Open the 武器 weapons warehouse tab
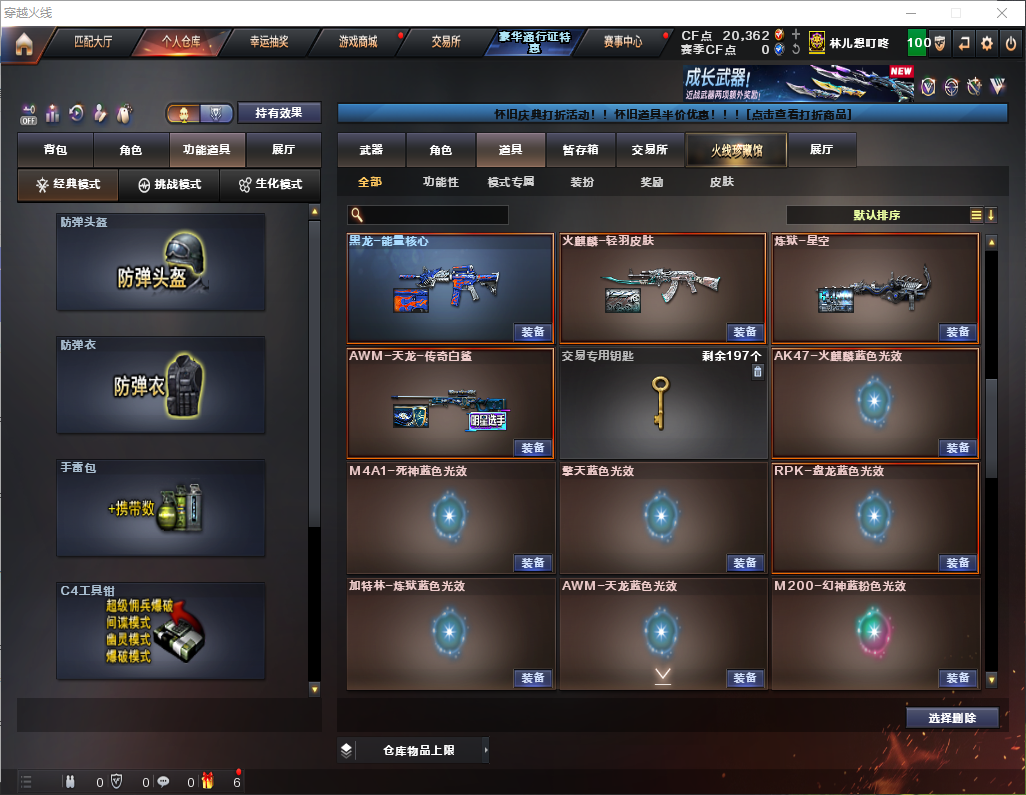Image resolution: width=1026 pixels, height=795 pixels. coord(371,150)
